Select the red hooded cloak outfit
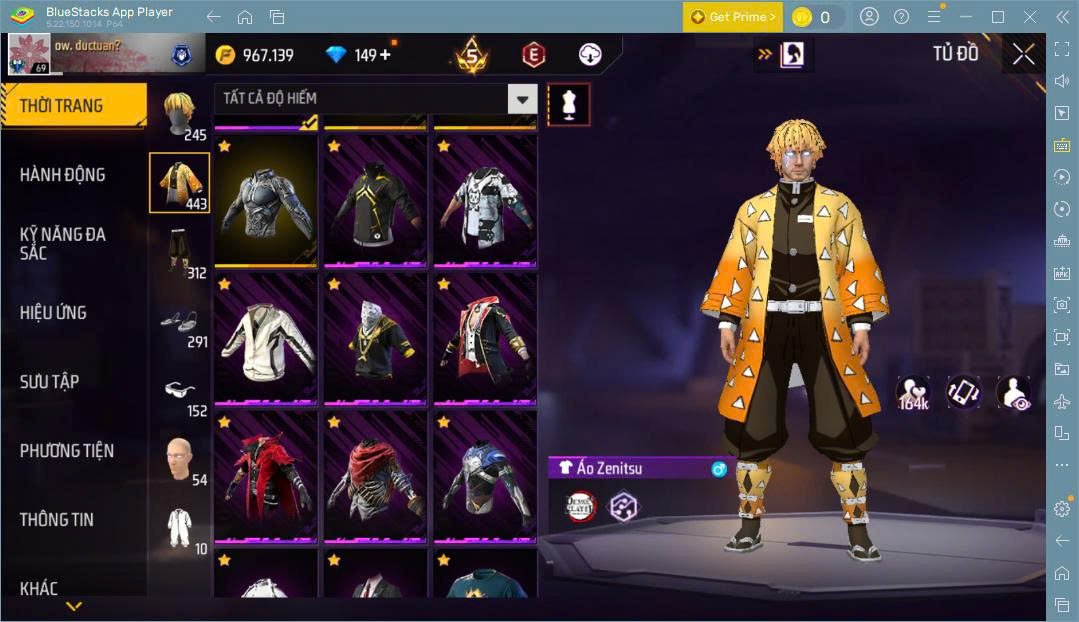Screen dimensions: 1079x622 pyautogui.click(x=266, y=476)
